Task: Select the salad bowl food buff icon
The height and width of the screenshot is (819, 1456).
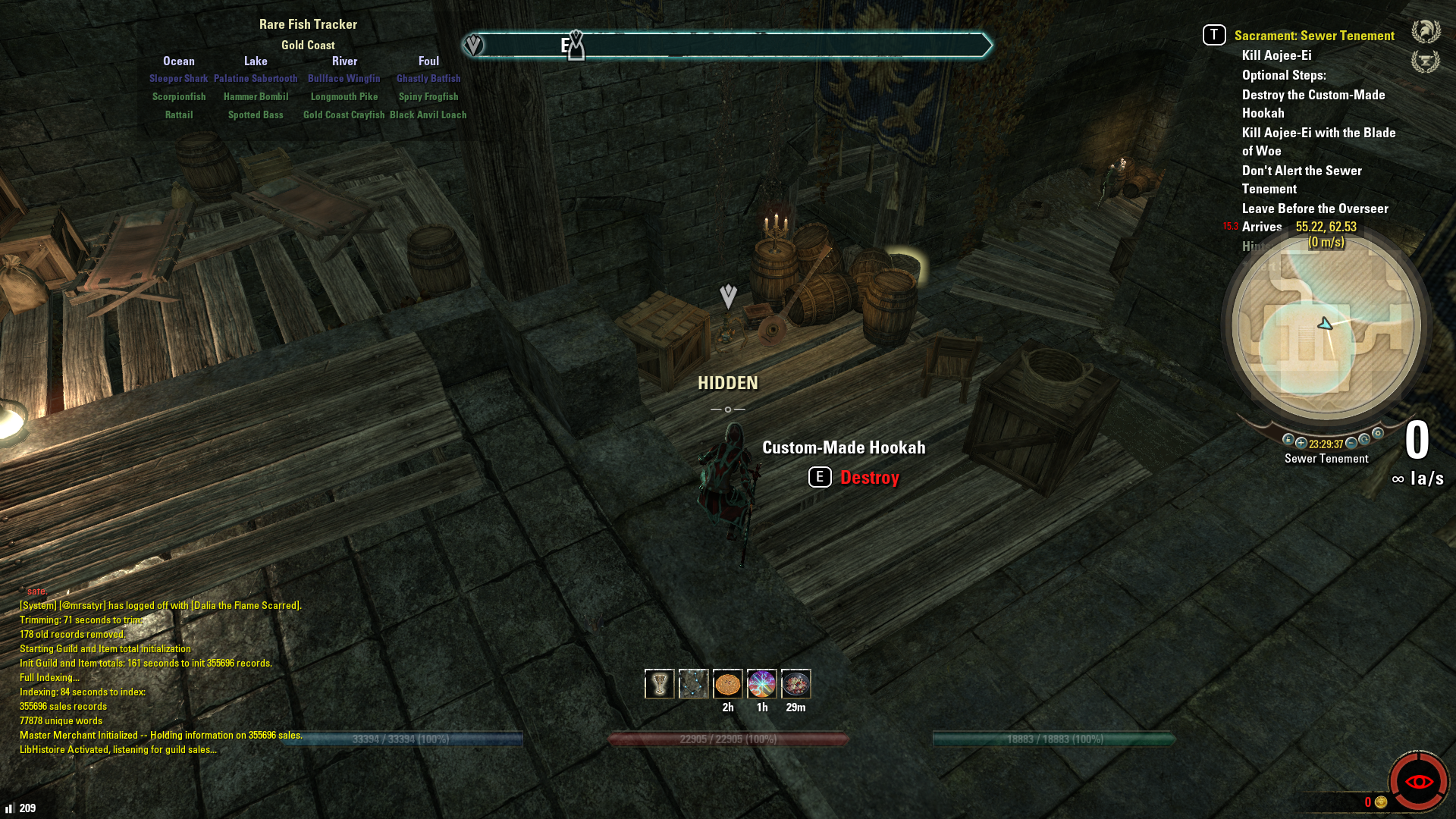Action: click(795, 684)
